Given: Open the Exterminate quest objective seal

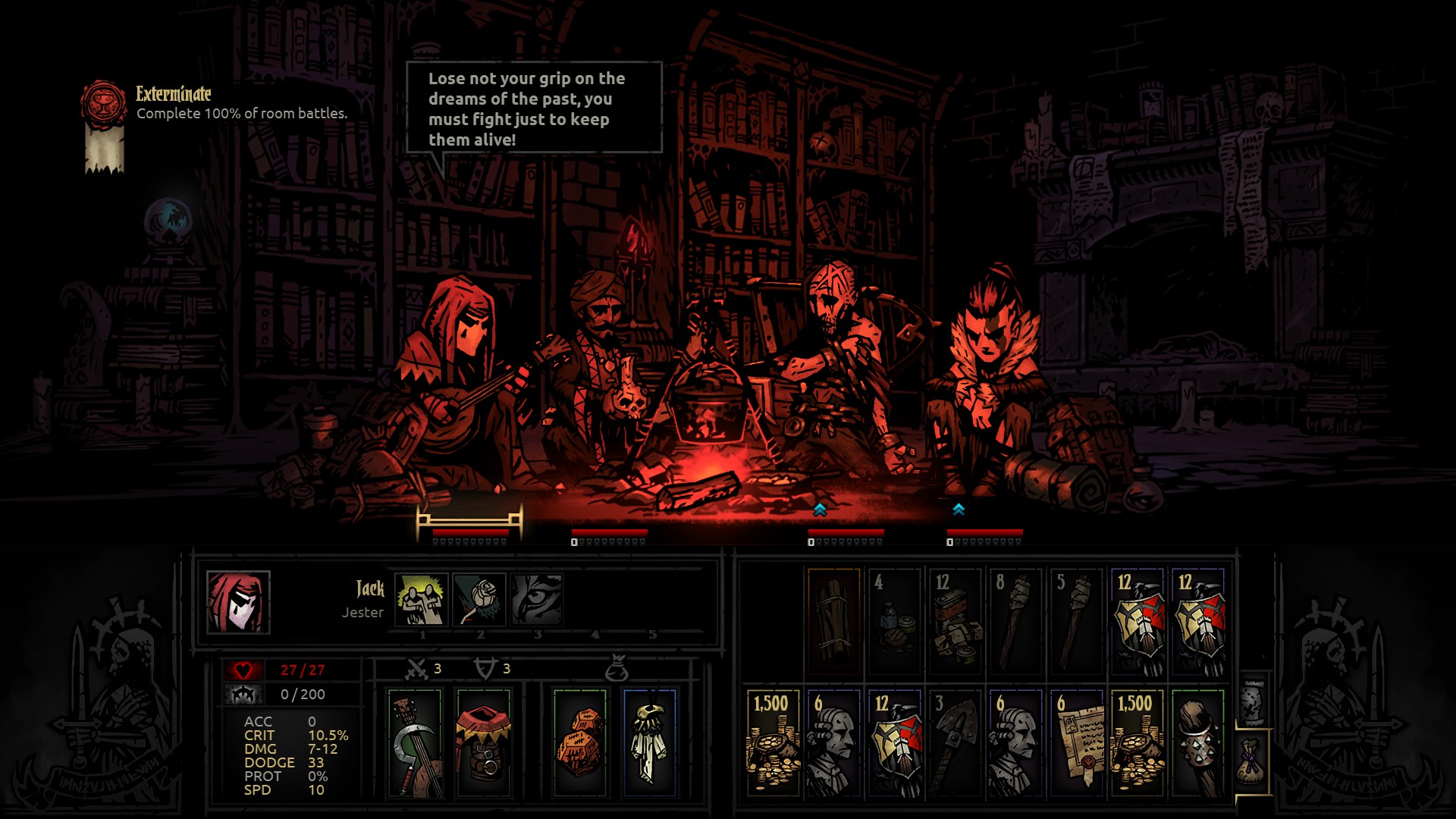Looking at the screenshot, I should pyautogui.click(x=102, y=104).
